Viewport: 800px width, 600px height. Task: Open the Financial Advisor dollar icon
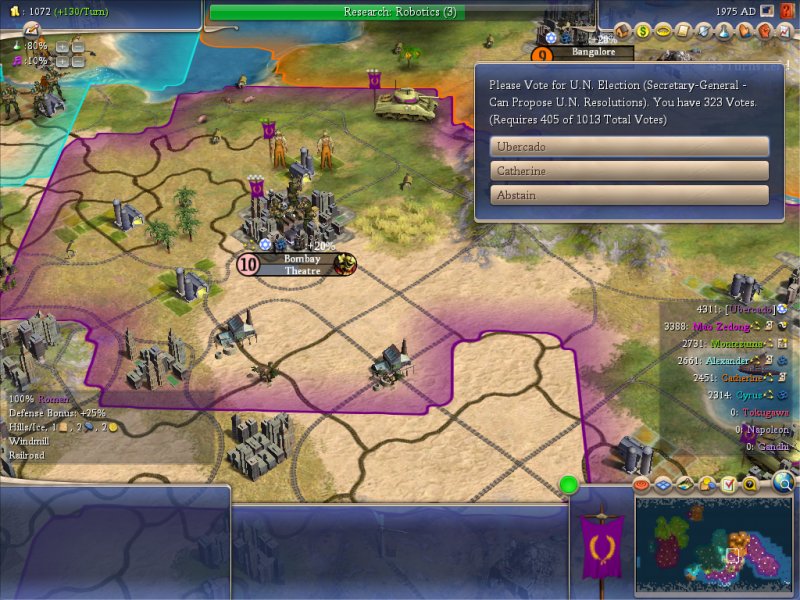[644, 30]
